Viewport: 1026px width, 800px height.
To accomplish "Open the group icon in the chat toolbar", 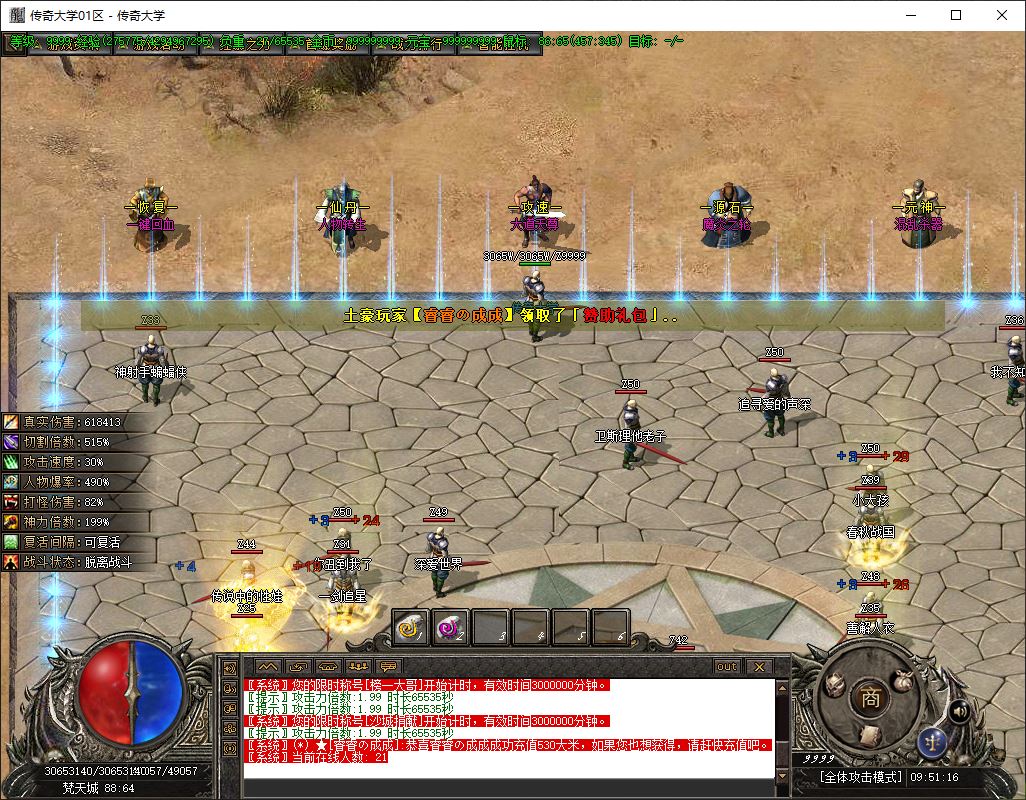I will point(358,666).
